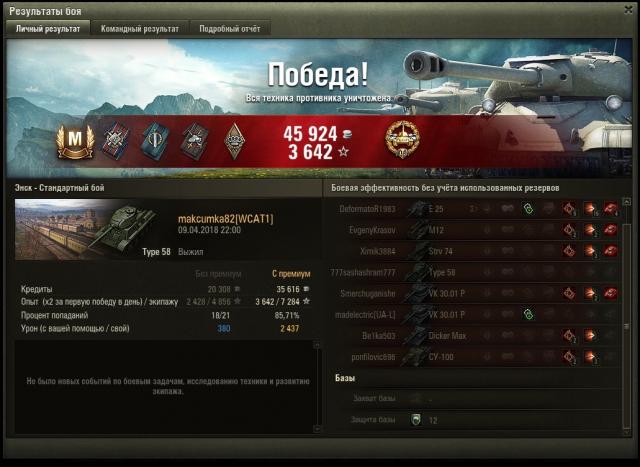Click the efficiency list scrollbar
Screen dimensions: 640x467
pyautogui.click(x=627, y=300)
